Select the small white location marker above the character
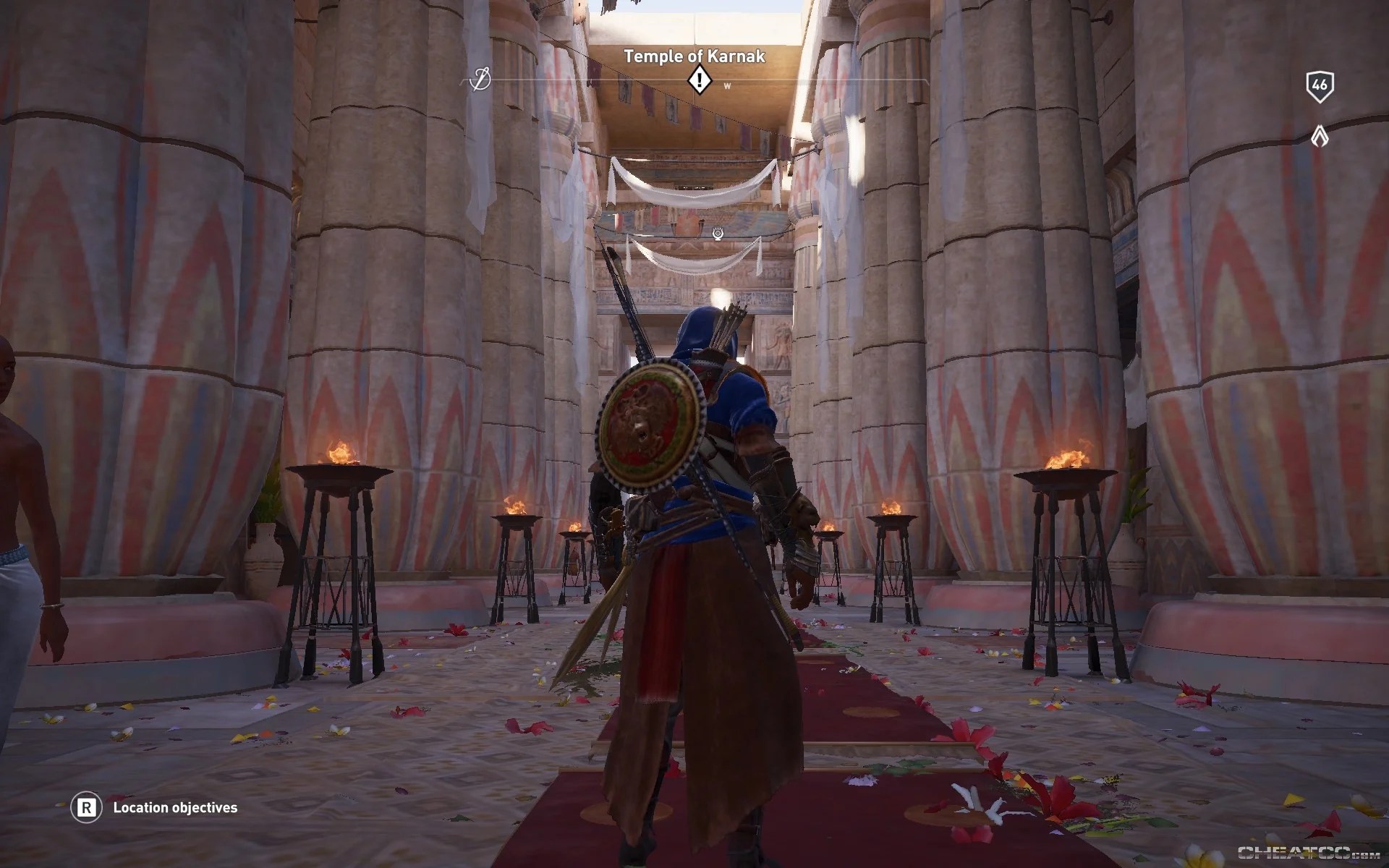Screen dimensions: 1389x868 click(x=718, y=233)
